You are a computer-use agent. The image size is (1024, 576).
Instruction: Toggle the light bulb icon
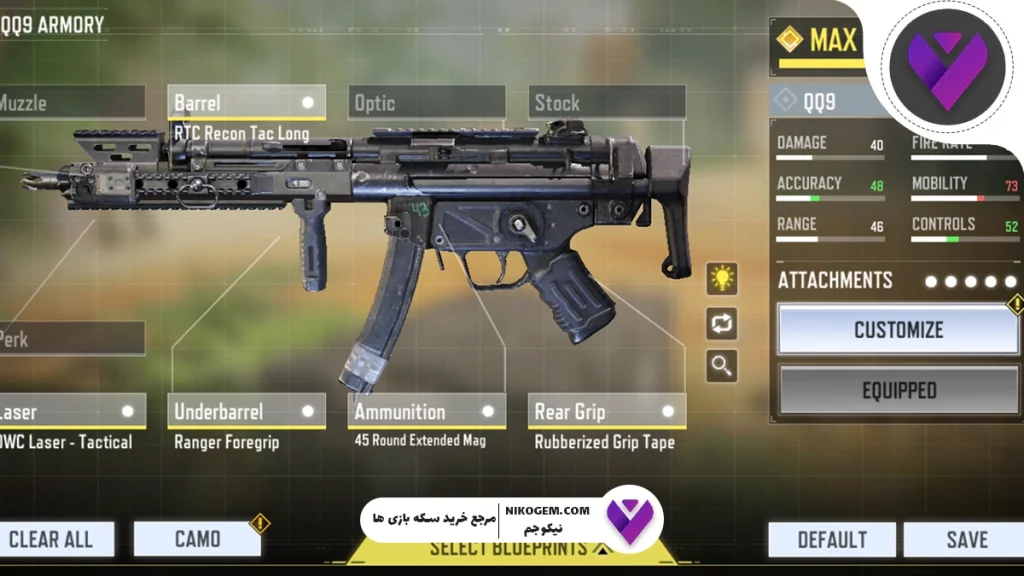722,278
